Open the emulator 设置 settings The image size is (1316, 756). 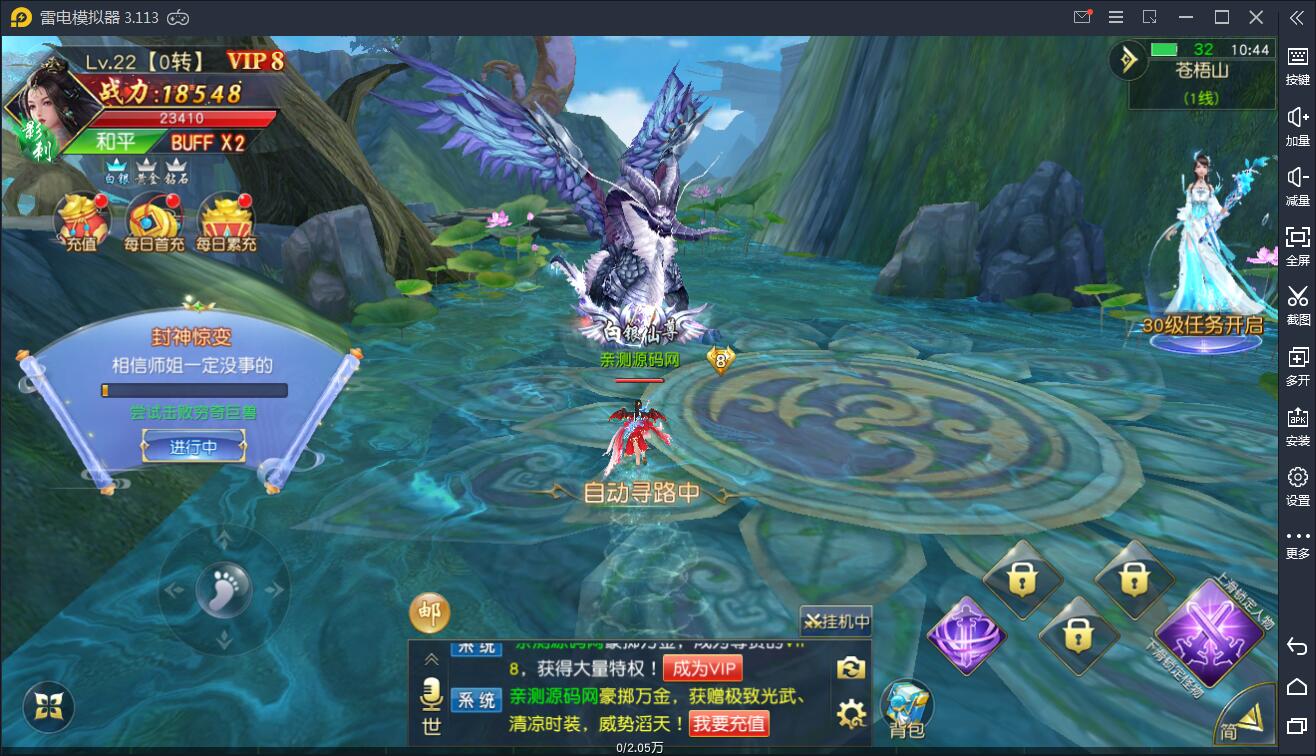coord(1297,485)
